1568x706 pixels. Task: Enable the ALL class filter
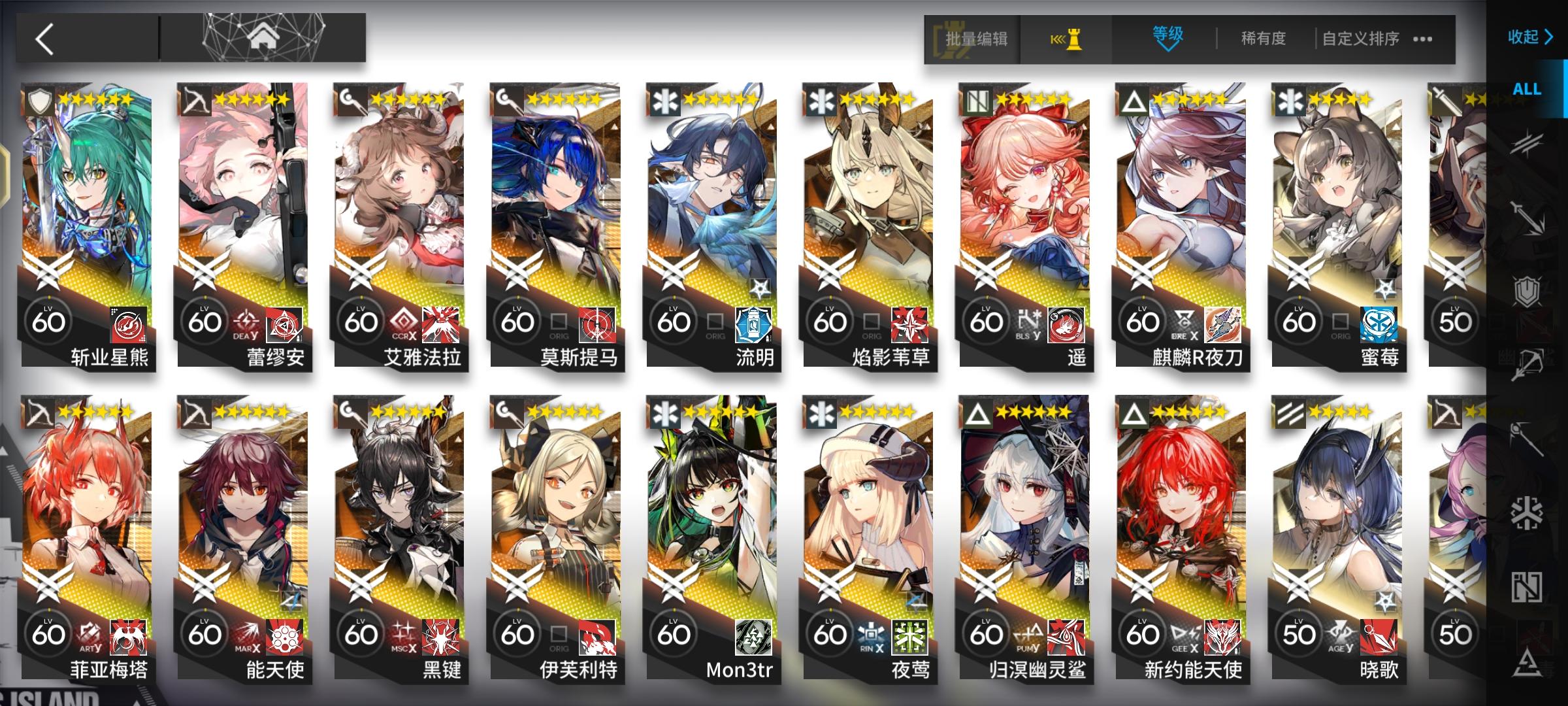(x=1529, y=90)
